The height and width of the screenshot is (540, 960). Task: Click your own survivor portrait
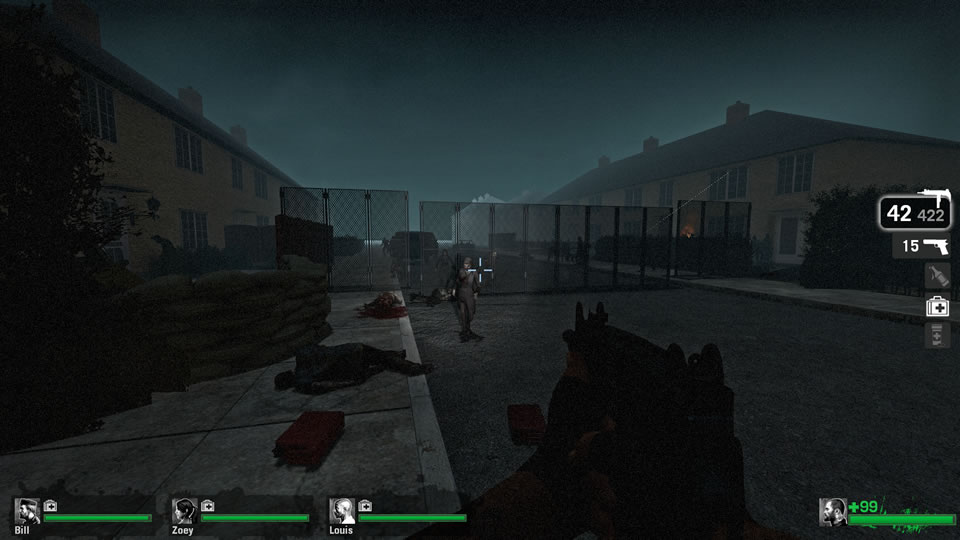click(x=832, y=511)
